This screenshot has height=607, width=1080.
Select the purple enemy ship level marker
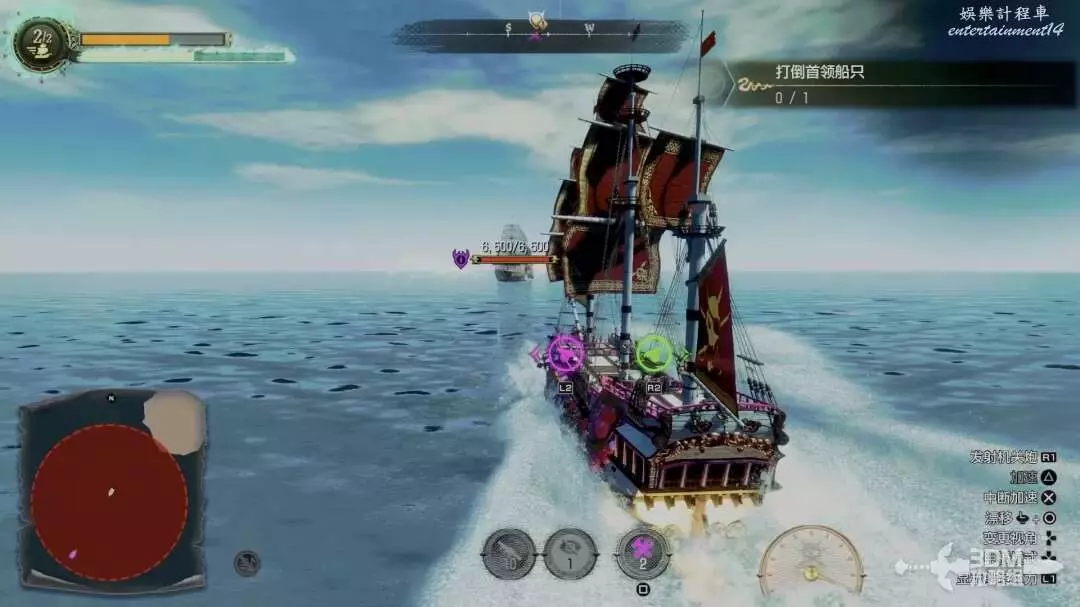point(460,259)
